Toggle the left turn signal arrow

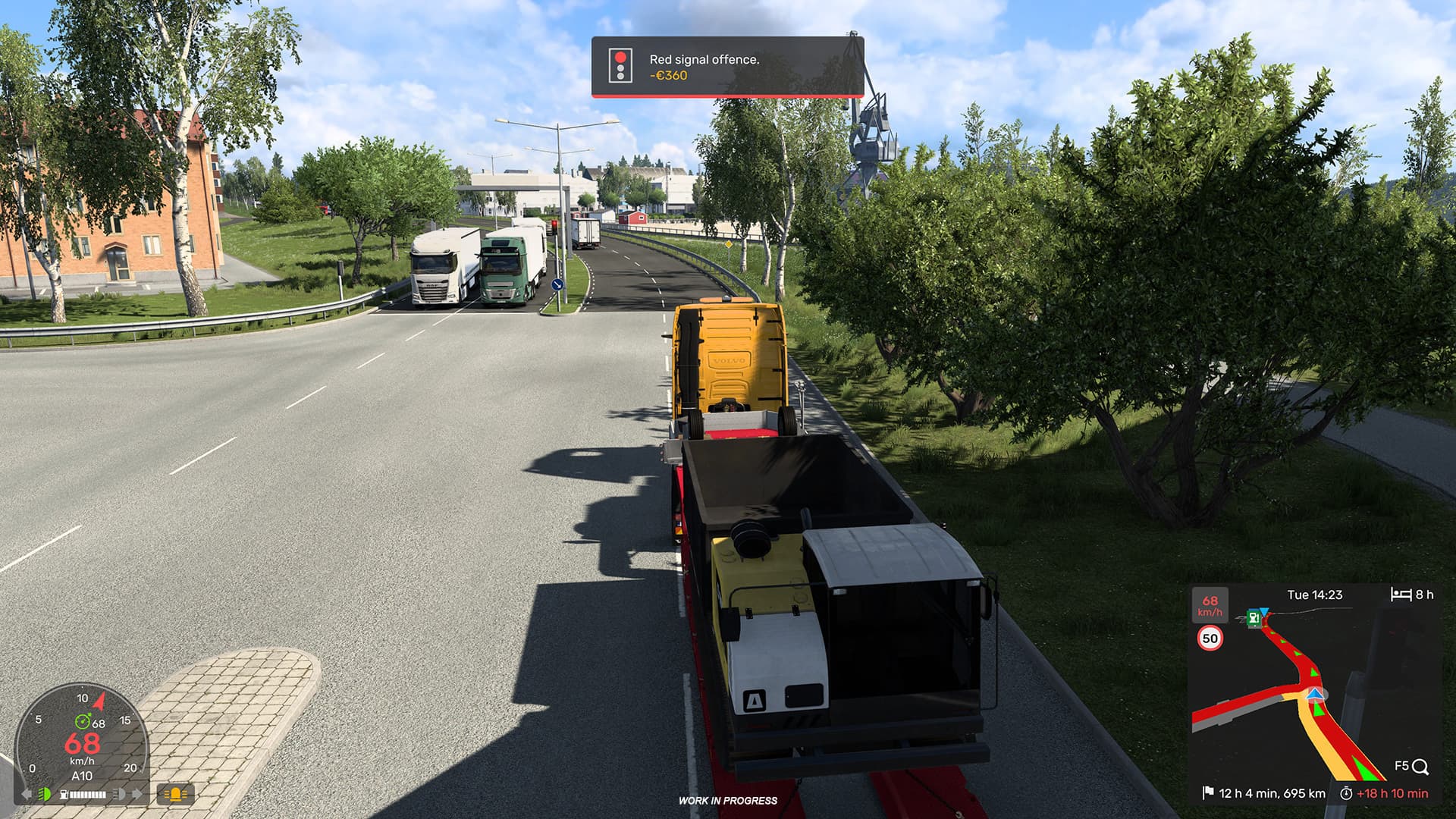(27, 794)
